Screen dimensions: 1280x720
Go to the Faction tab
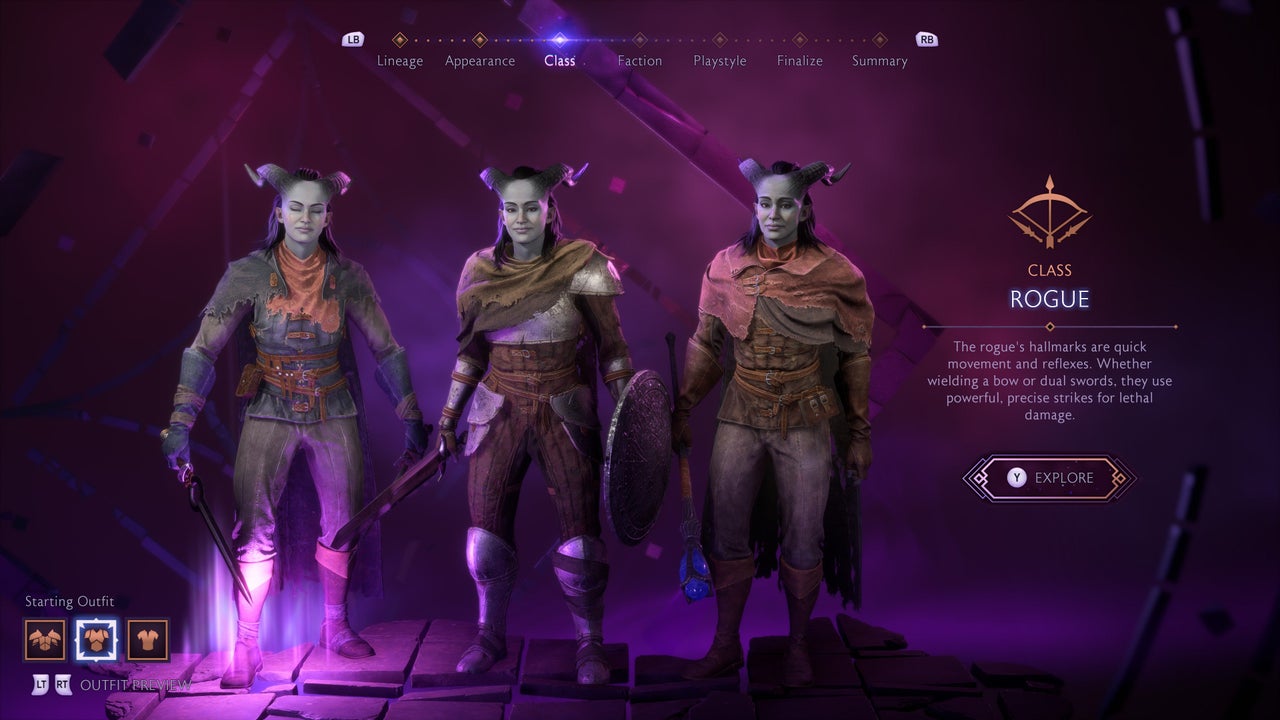[640, 60]
